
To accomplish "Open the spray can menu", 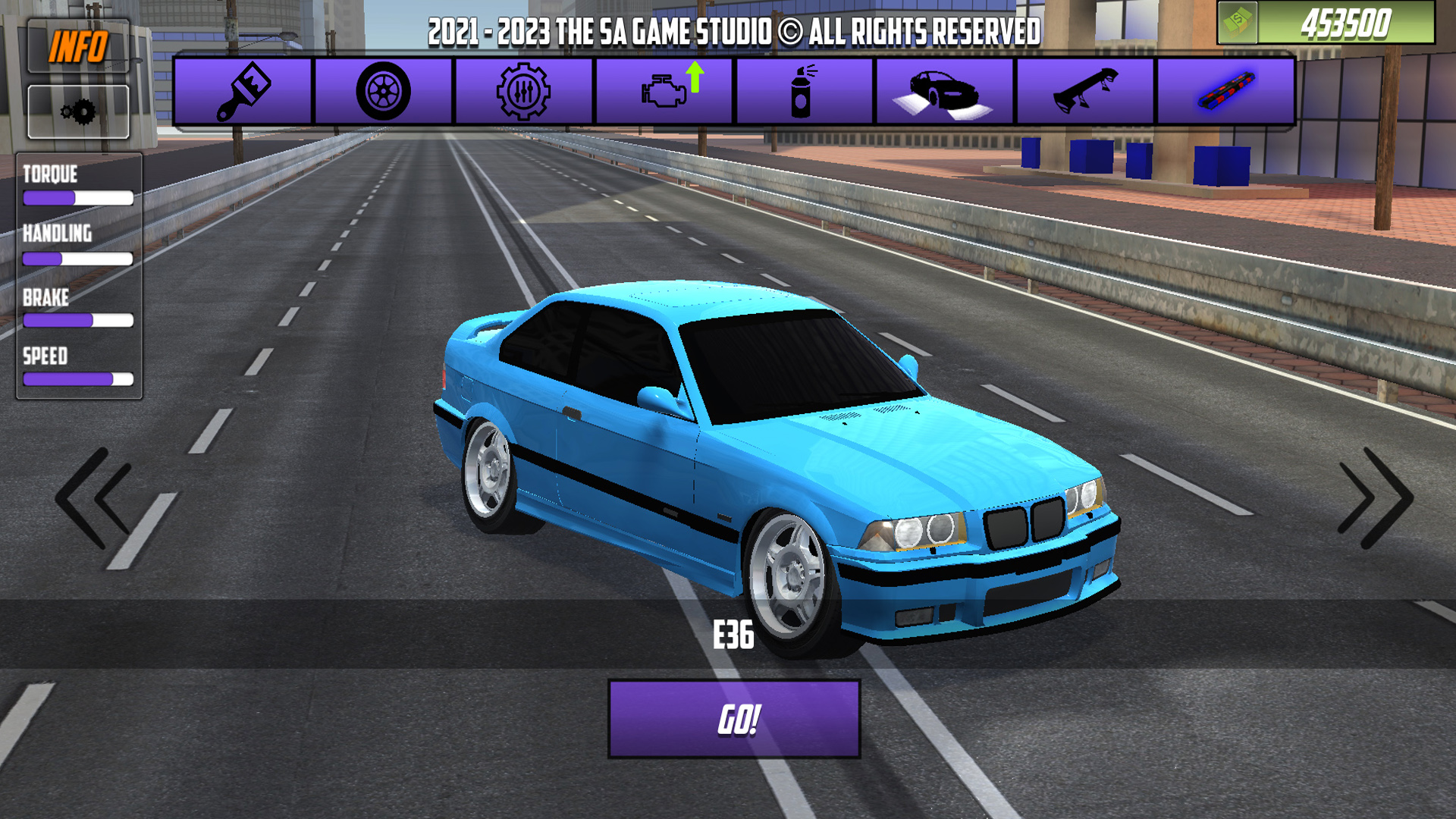I will click(x=804, y=92).
